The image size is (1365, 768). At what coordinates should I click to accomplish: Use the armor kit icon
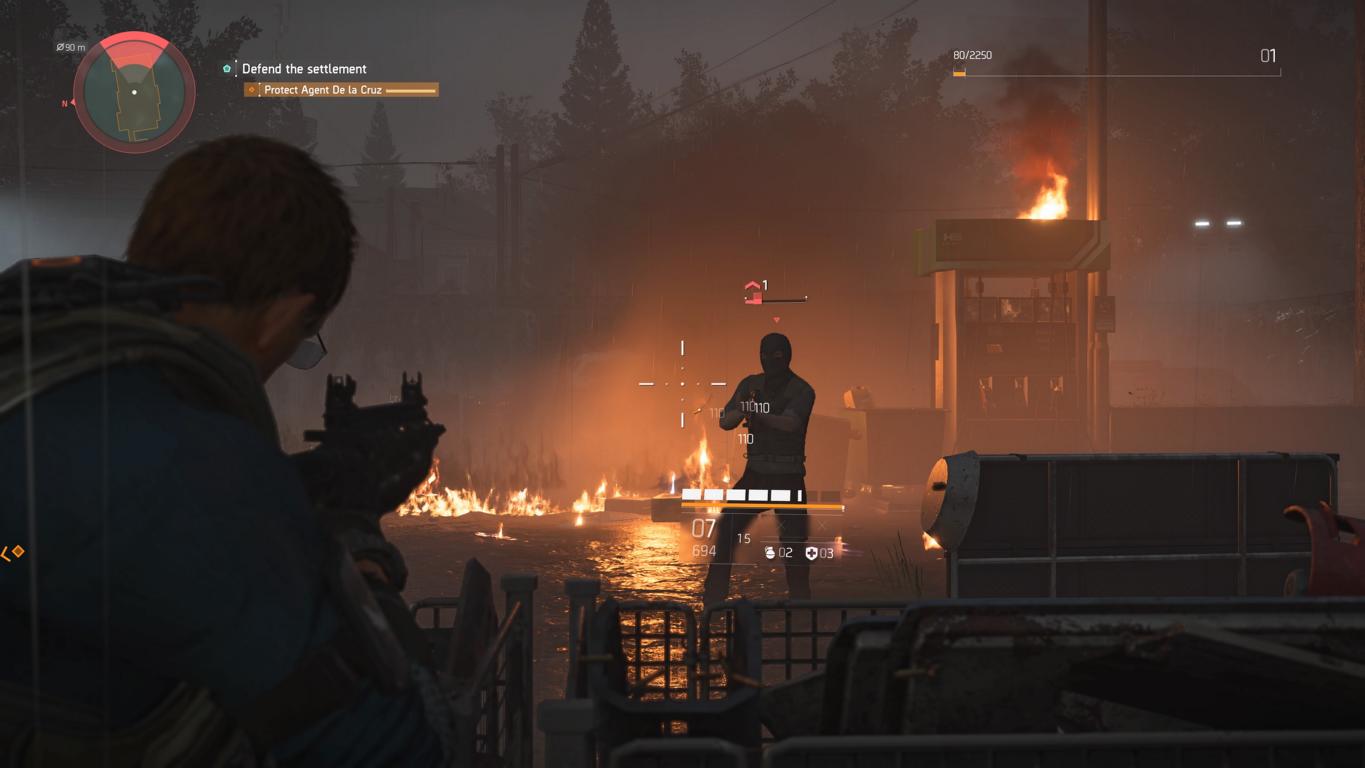tap(811, 553)
